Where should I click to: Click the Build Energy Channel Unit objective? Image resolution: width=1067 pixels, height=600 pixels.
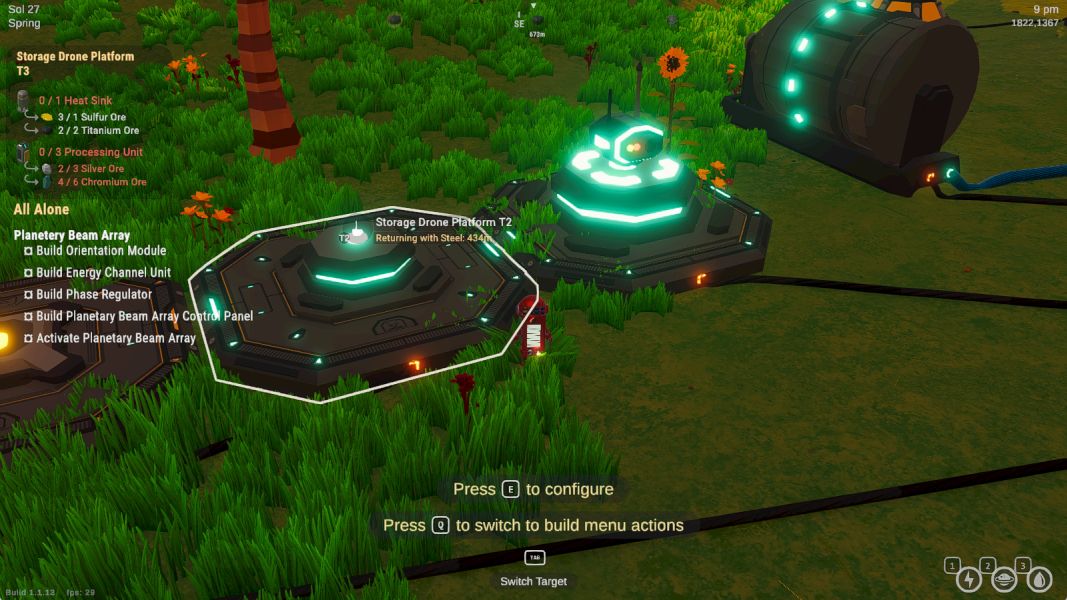pyautogui.click(x=103, y=273)
